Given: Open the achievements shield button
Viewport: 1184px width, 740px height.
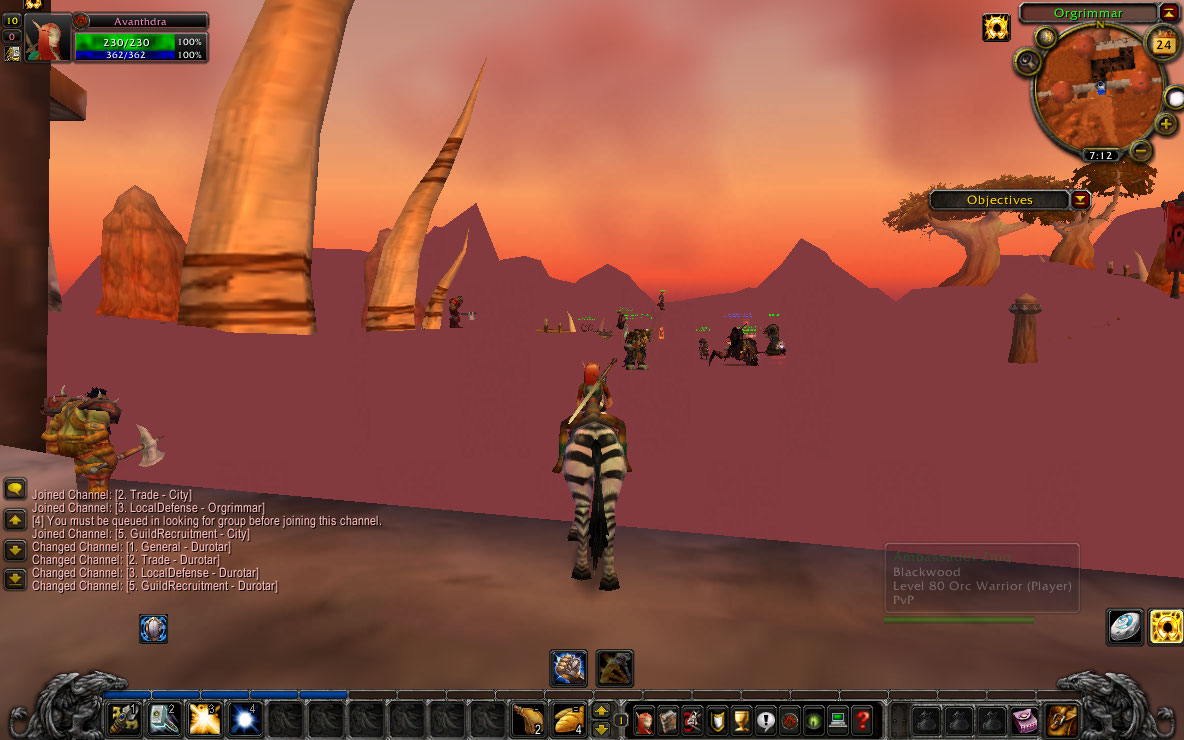Looking at the screenshot, I should [x=717, y=719].
